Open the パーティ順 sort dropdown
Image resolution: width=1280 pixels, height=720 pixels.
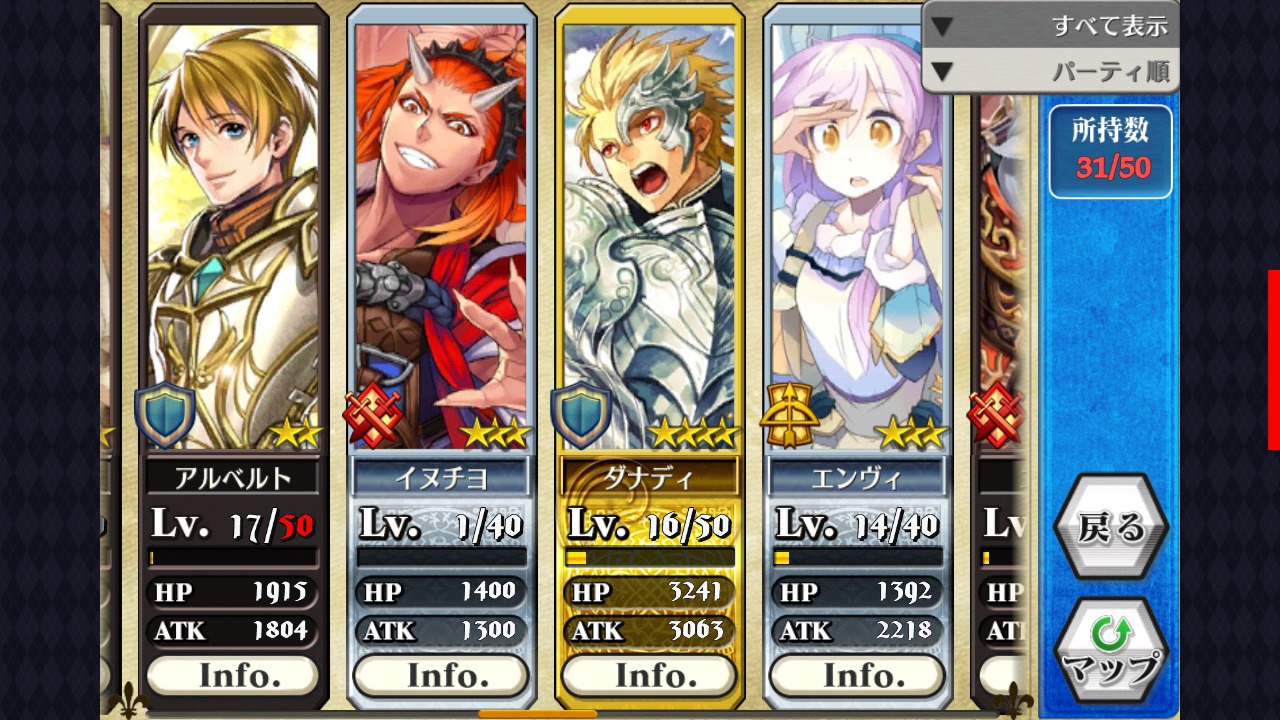1050,72
